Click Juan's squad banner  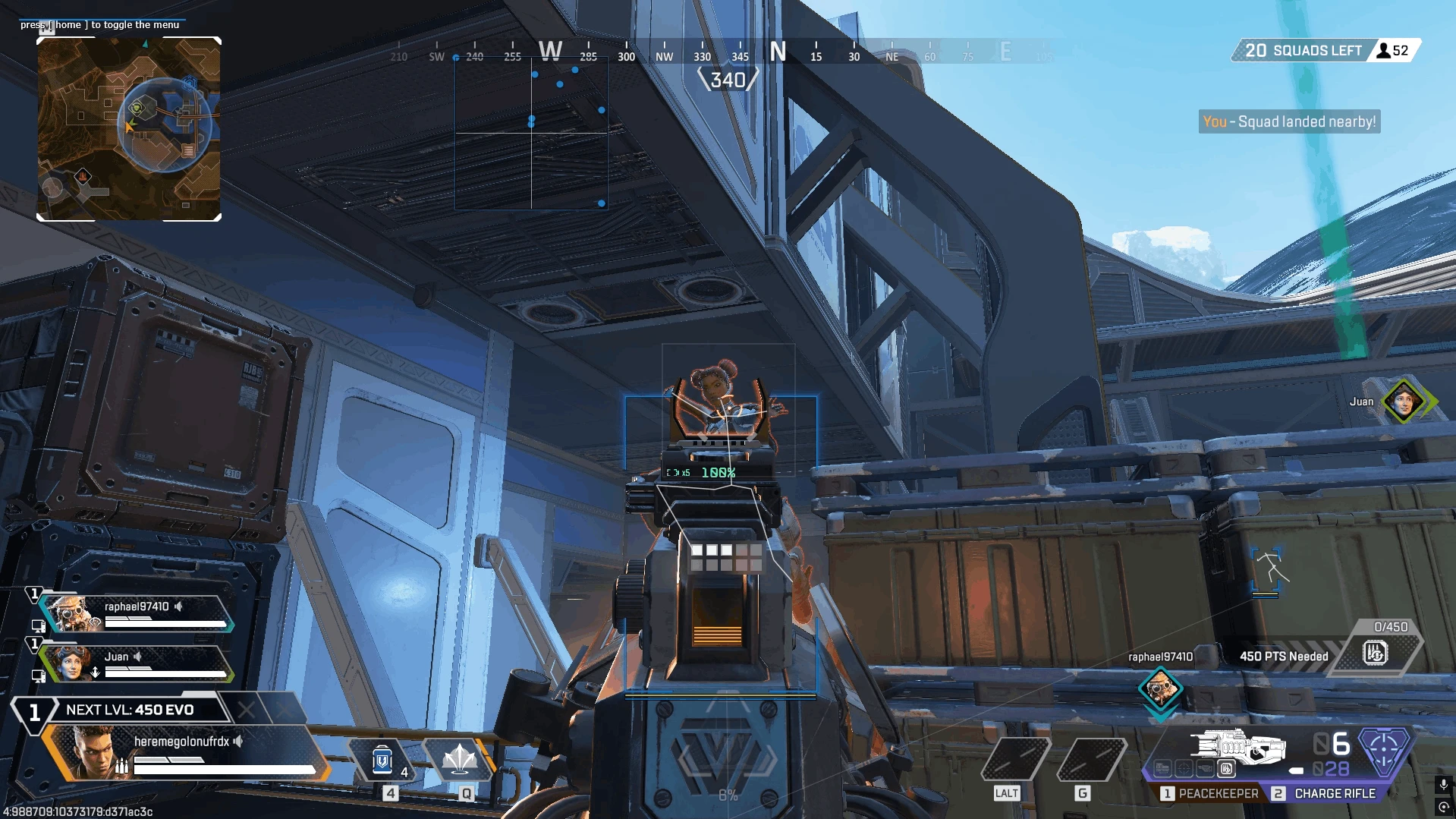click(137, 663)
